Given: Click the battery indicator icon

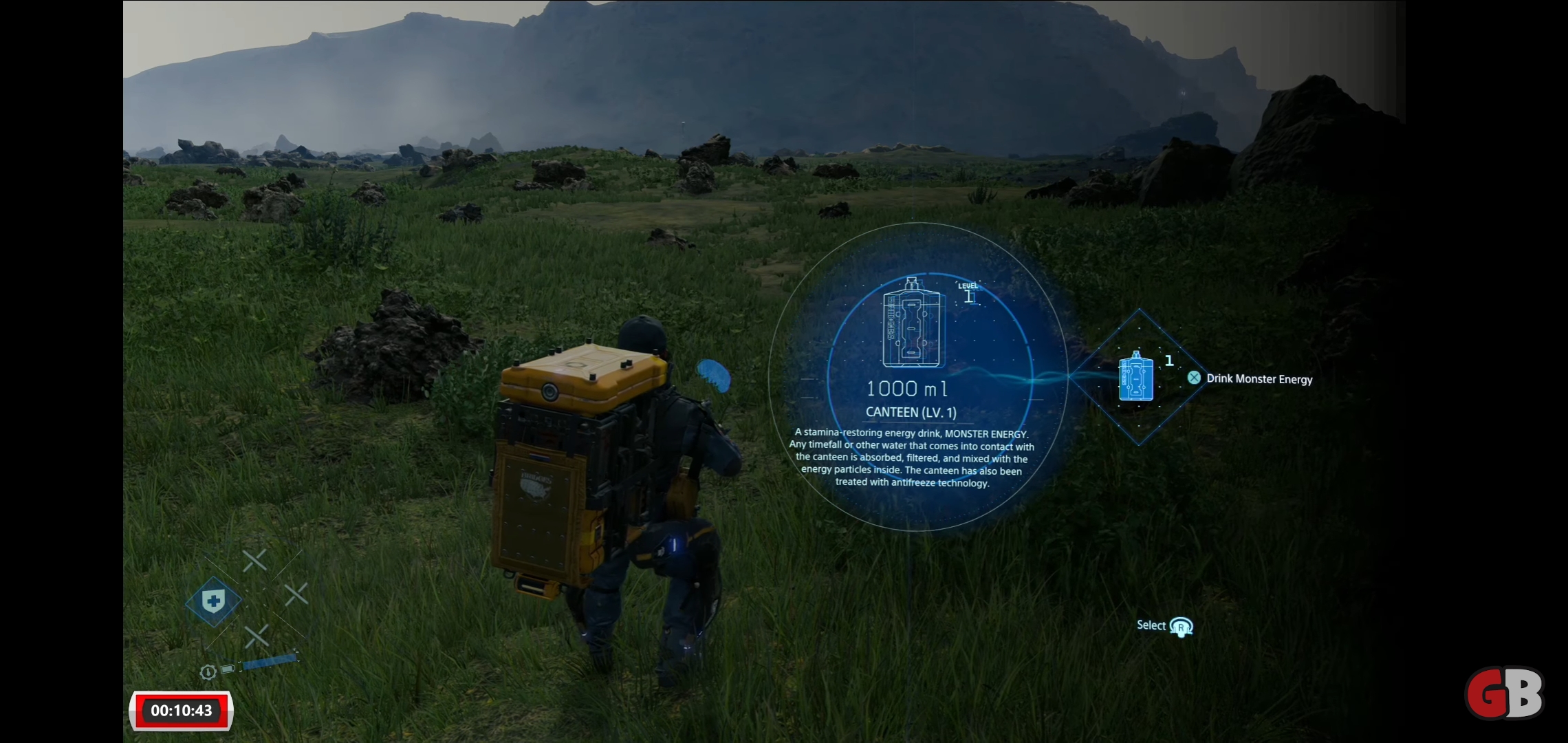Looking at the screenshot, I should pyautogui.click(x=227, y=671).
